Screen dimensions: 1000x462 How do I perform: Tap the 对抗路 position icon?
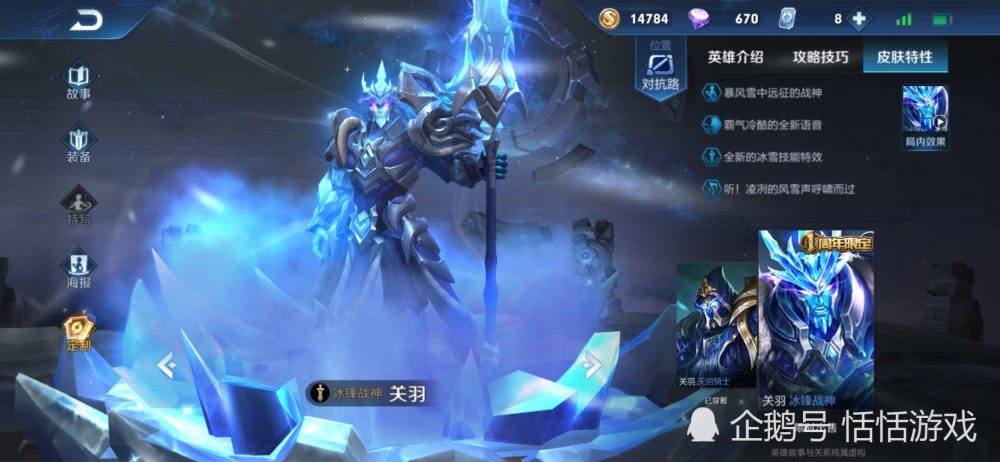coord(660,70)
